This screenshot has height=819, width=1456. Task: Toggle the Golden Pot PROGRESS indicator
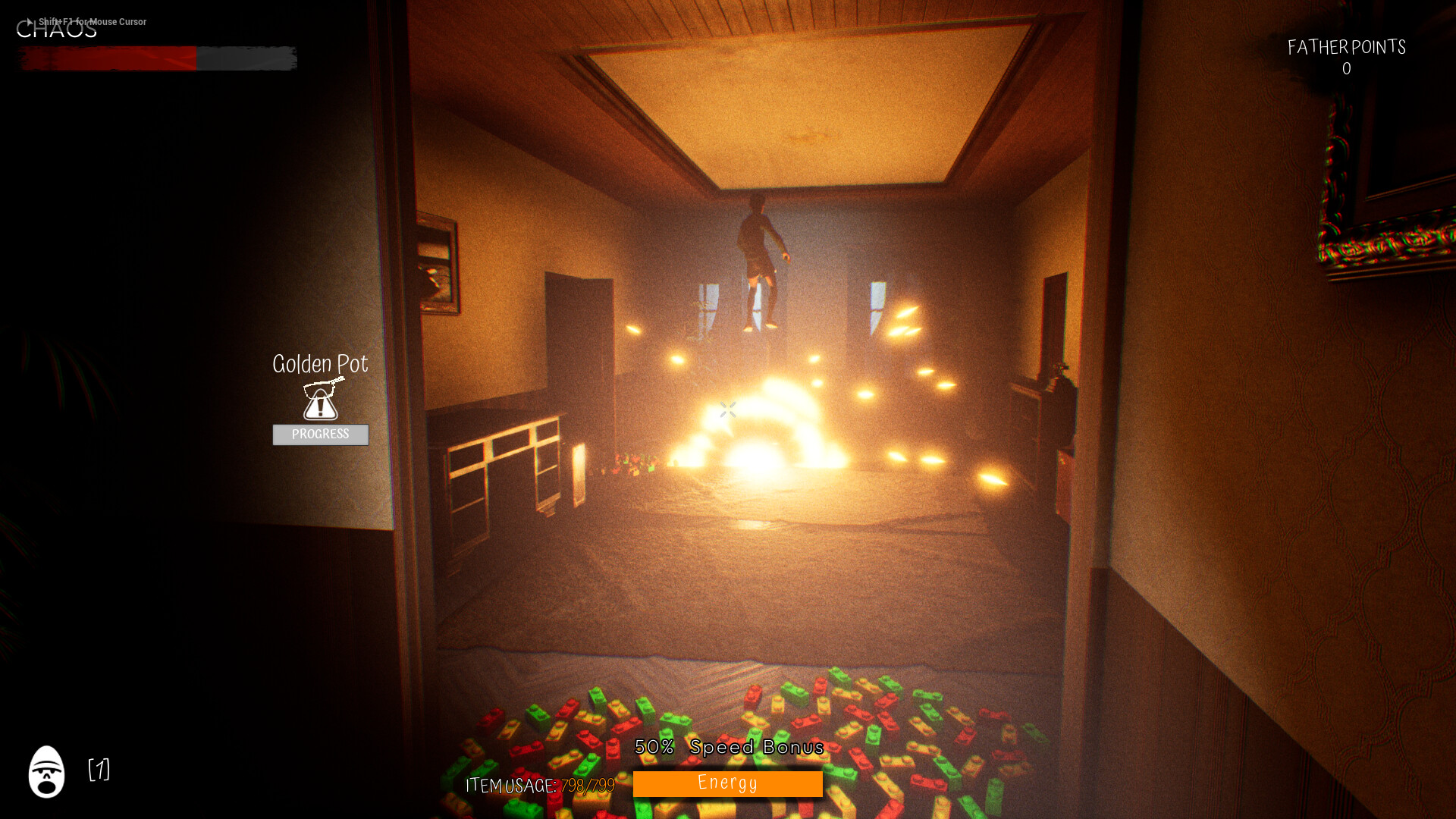(320, 435)
